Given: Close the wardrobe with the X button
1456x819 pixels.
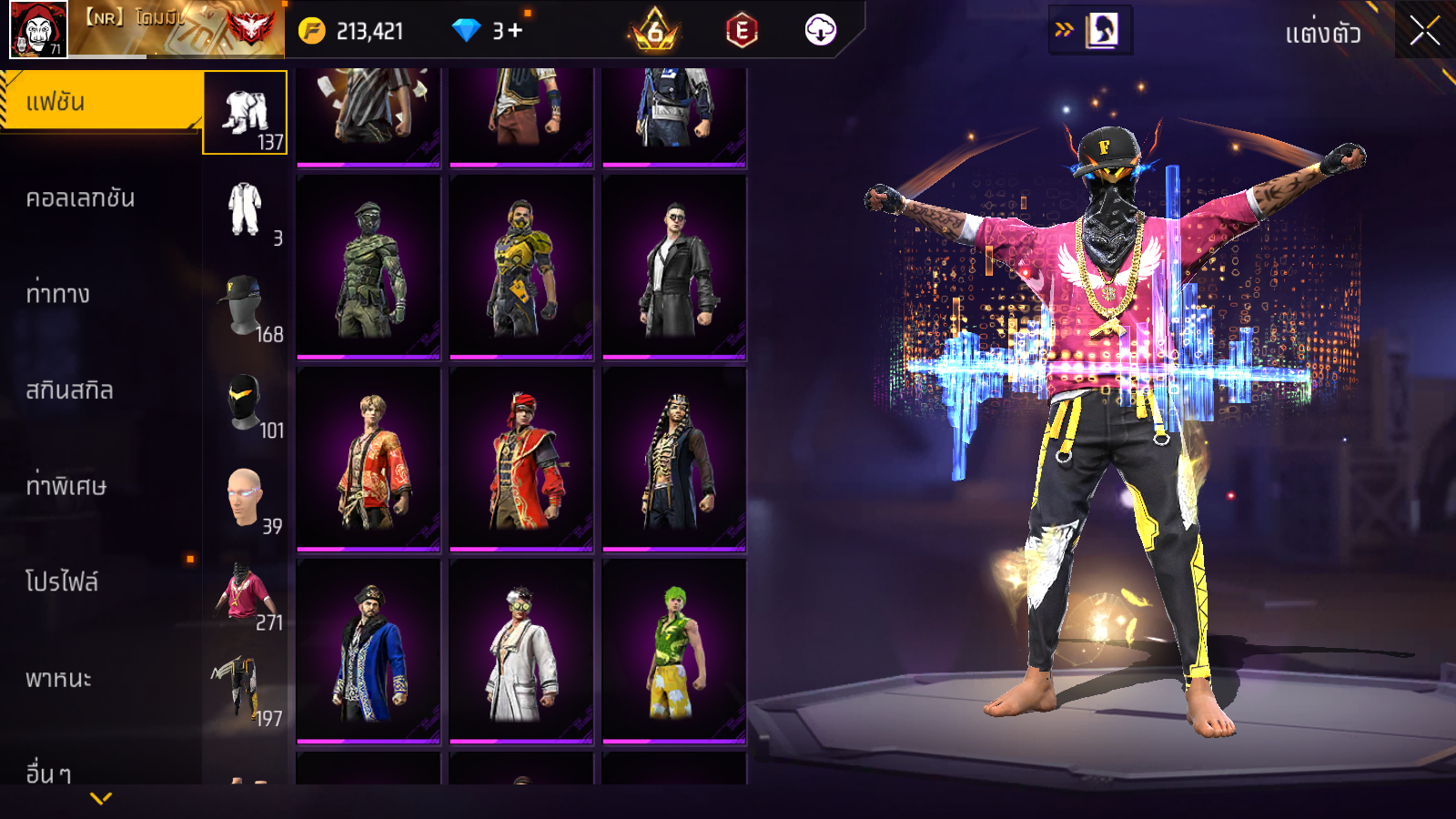Looking at the screenshot, I should click(1425, 32).
